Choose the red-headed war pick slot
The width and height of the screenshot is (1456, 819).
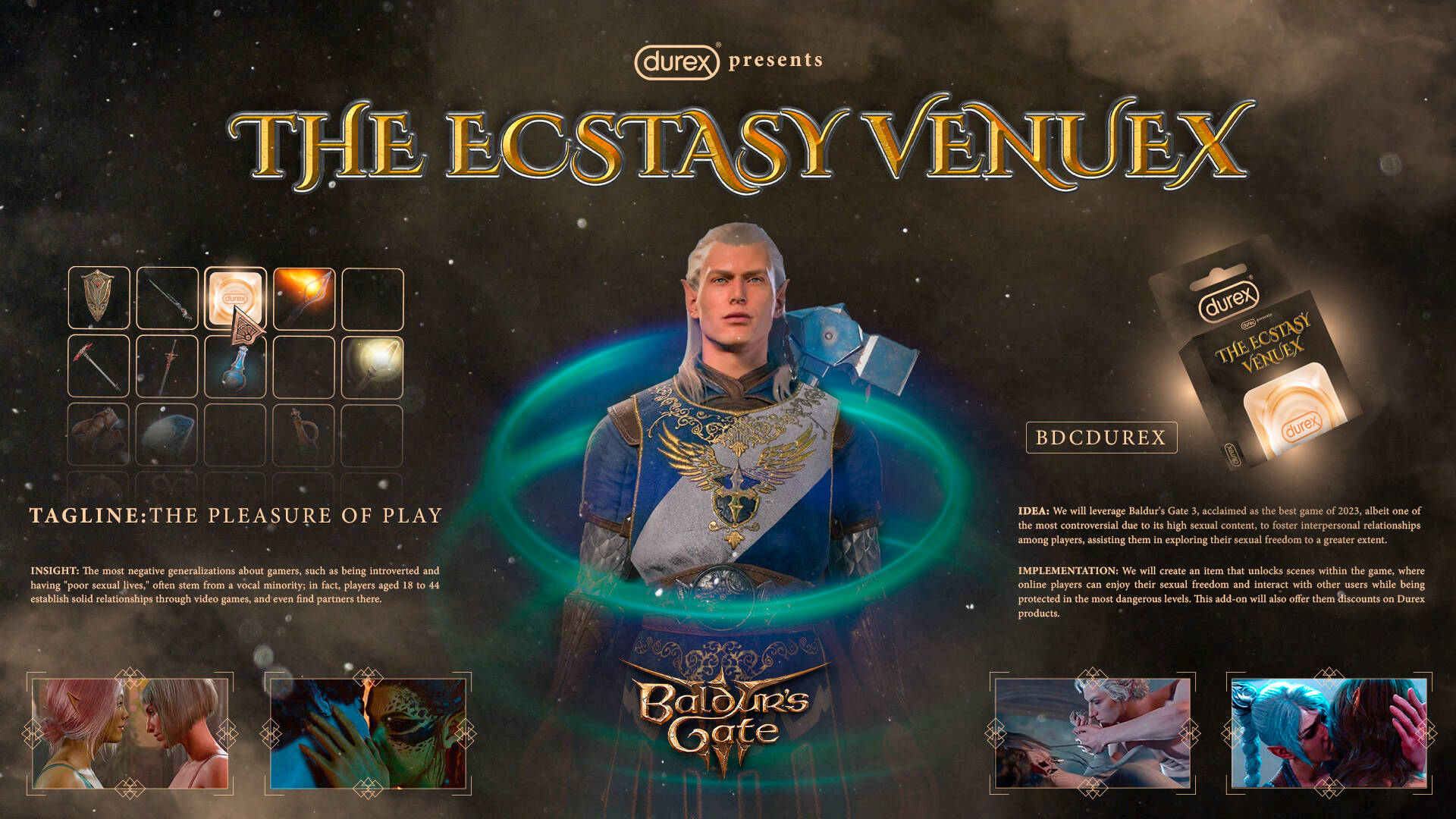[99, 366]
